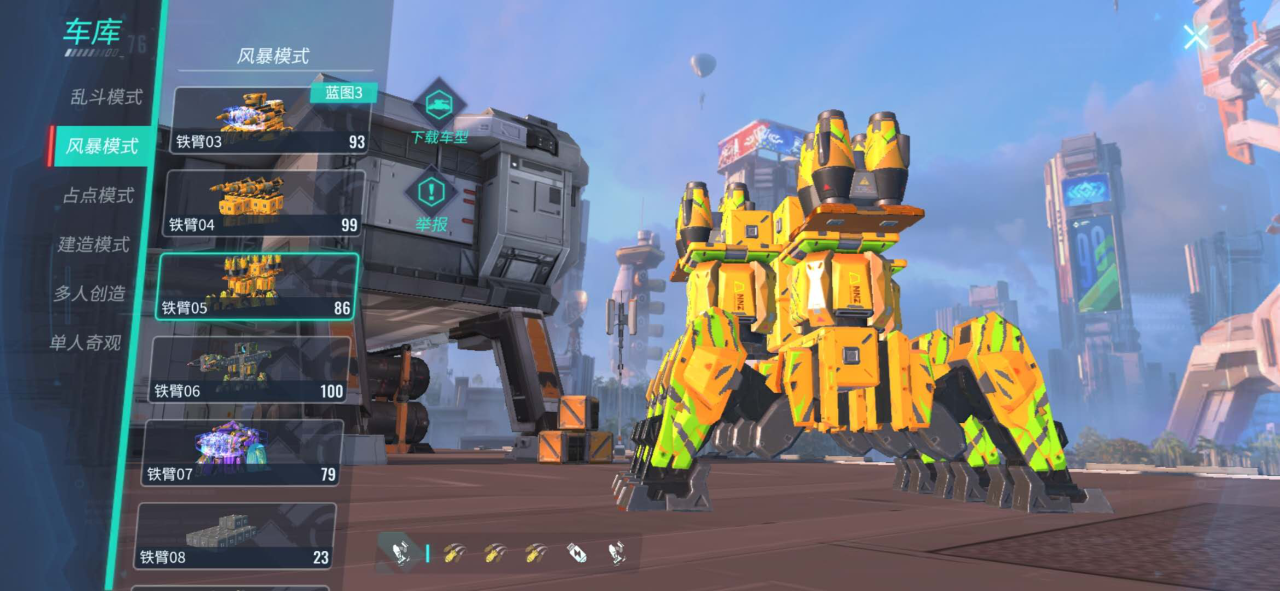Open the 单人奇观 tab
The height and width of the screenshot is (591, 1280).
[x=86, y=342]
